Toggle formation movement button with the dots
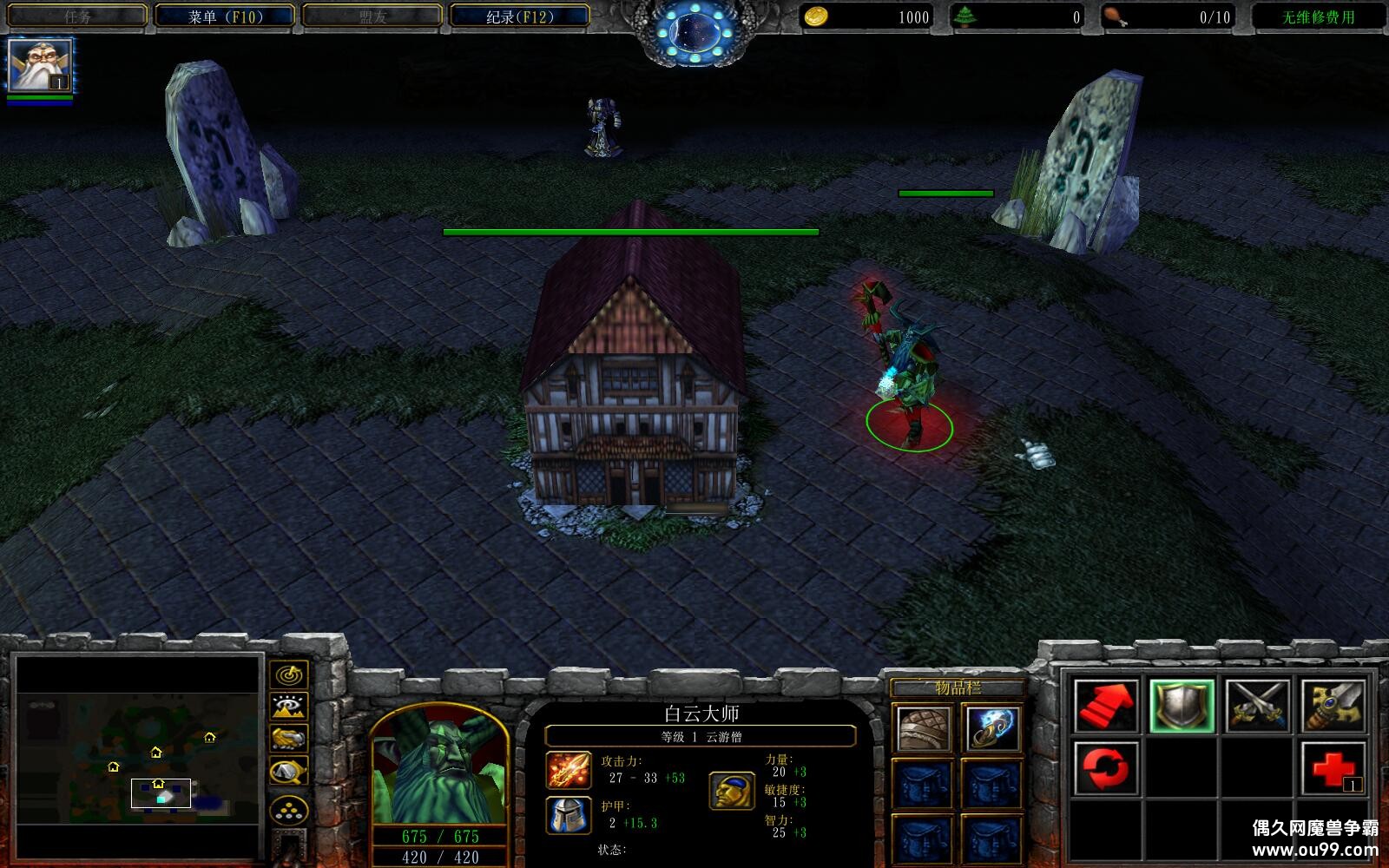Screen dimensions: 1389x868 288,812
